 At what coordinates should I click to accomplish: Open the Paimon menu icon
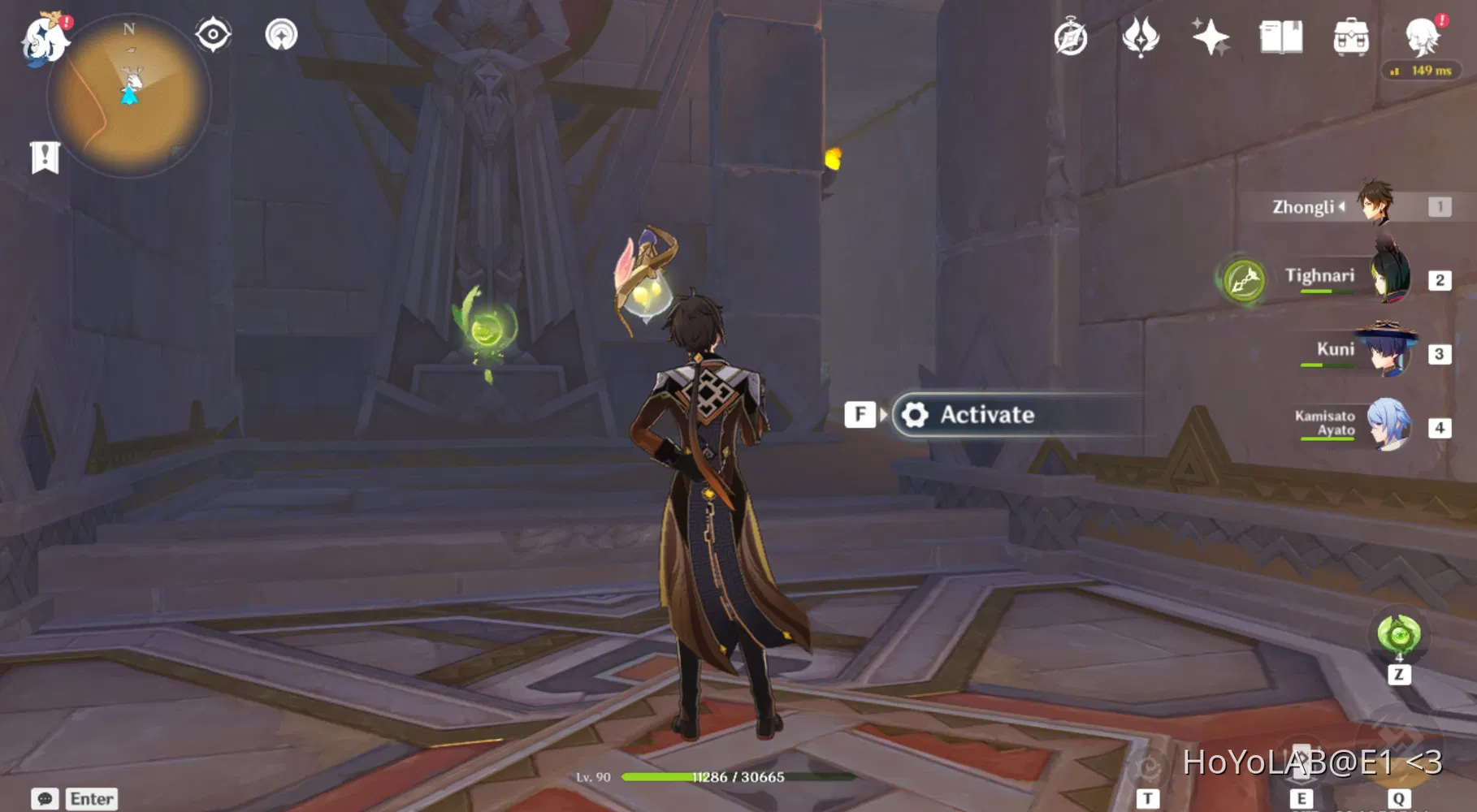45,38
